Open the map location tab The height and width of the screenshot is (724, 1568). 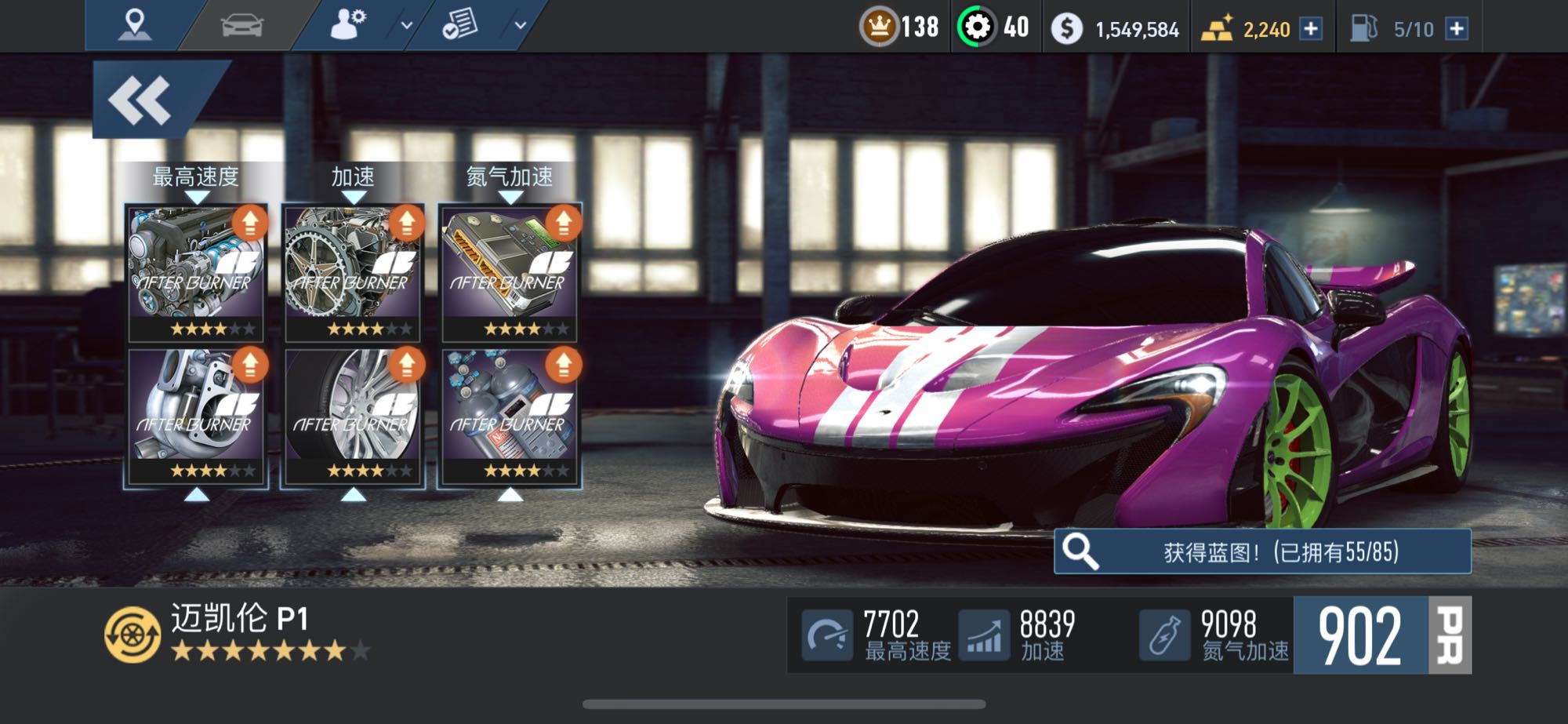click(x=134, y=25)
